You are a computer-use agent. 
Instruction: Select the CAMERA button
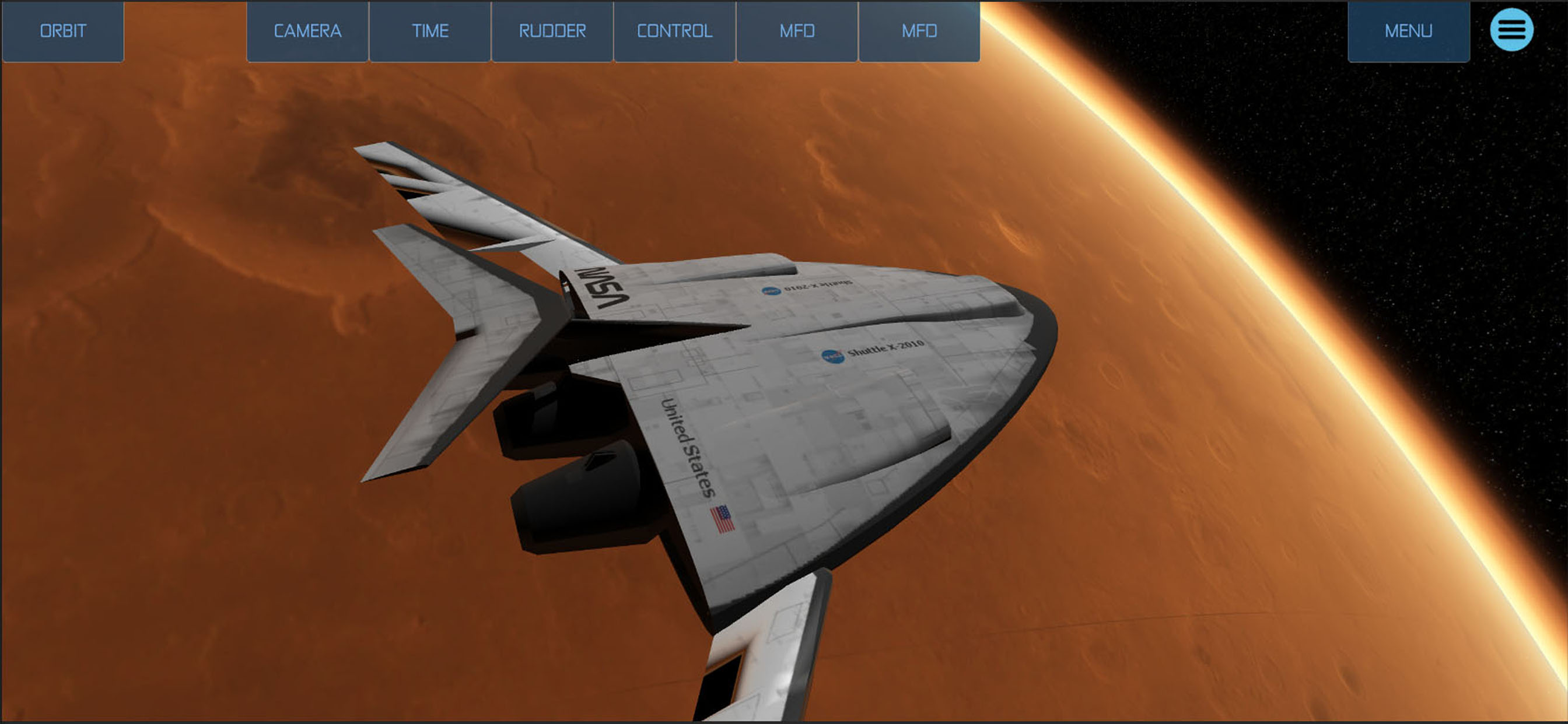(x=307, y=31)
